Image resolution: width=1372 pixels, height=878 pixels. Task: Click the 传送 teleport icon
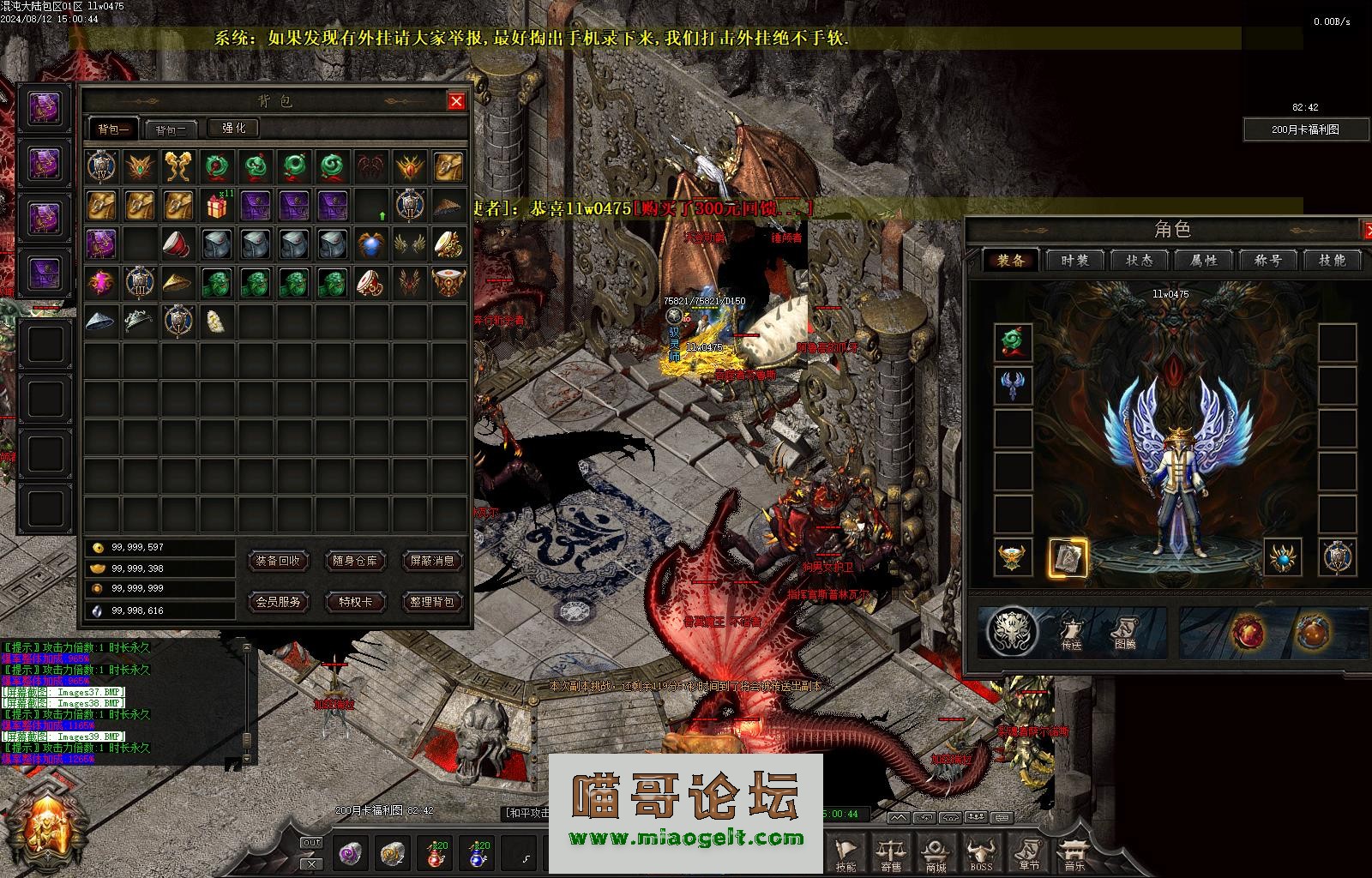tap(1072, 633)
